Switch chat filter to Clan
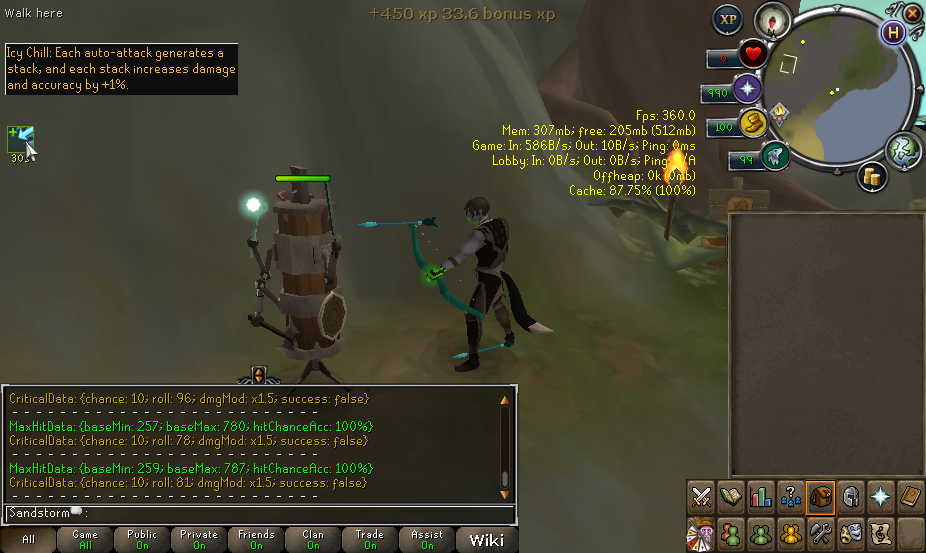This screenshot has width=926, height=553. (313, 540)
